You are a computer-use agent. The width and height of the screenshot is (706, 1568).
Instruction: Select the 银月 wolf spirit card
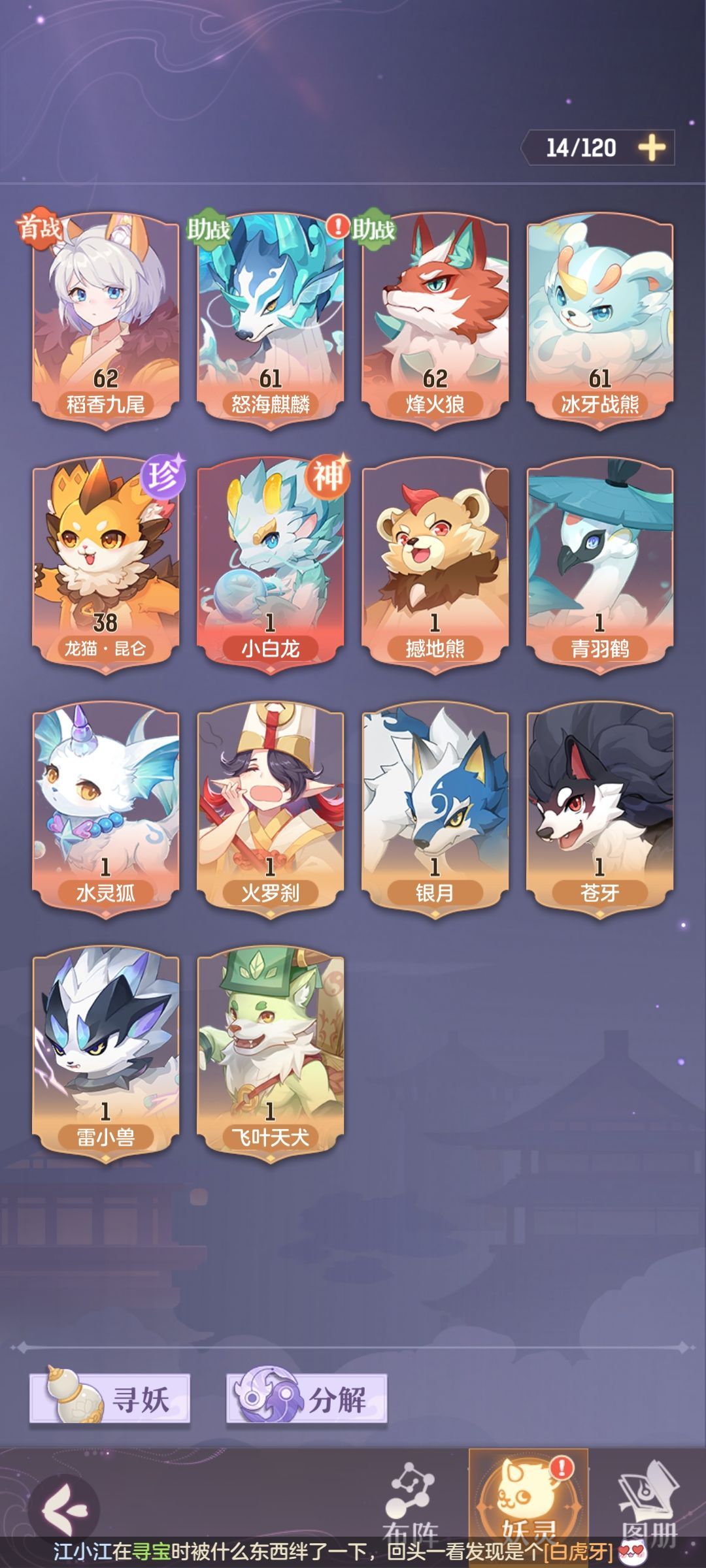pyautogui.click(x=435, y=809)
